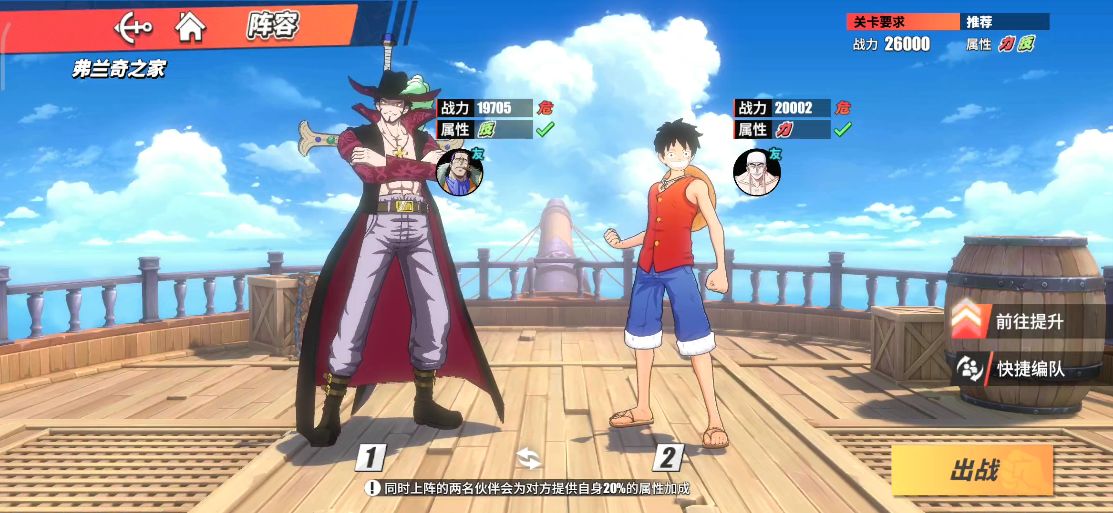Start the battle with 出战 button

[x=972, y=470]
